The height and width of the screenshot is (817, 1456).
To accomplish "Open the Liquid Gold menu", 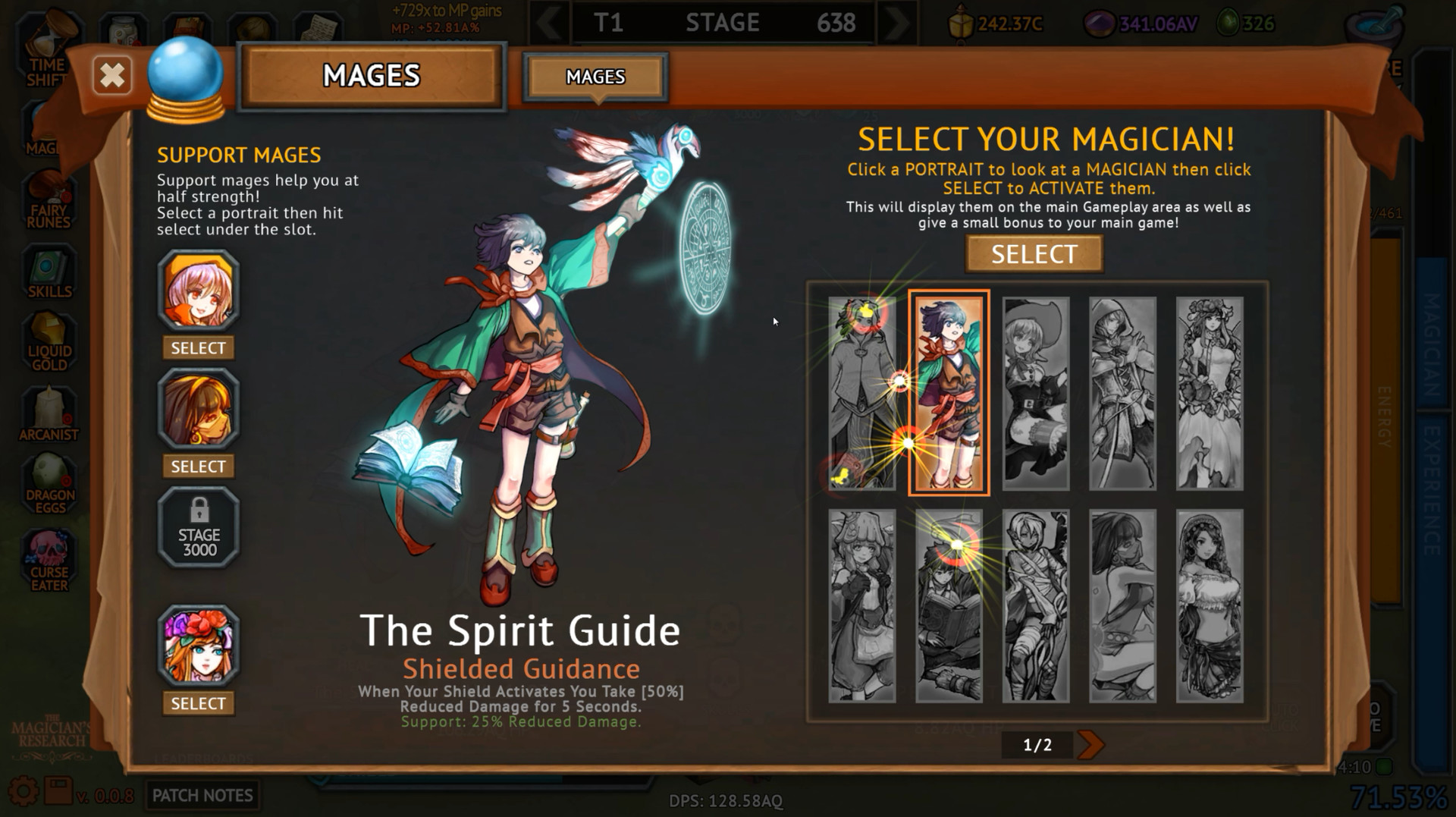I will pos(49,343).
